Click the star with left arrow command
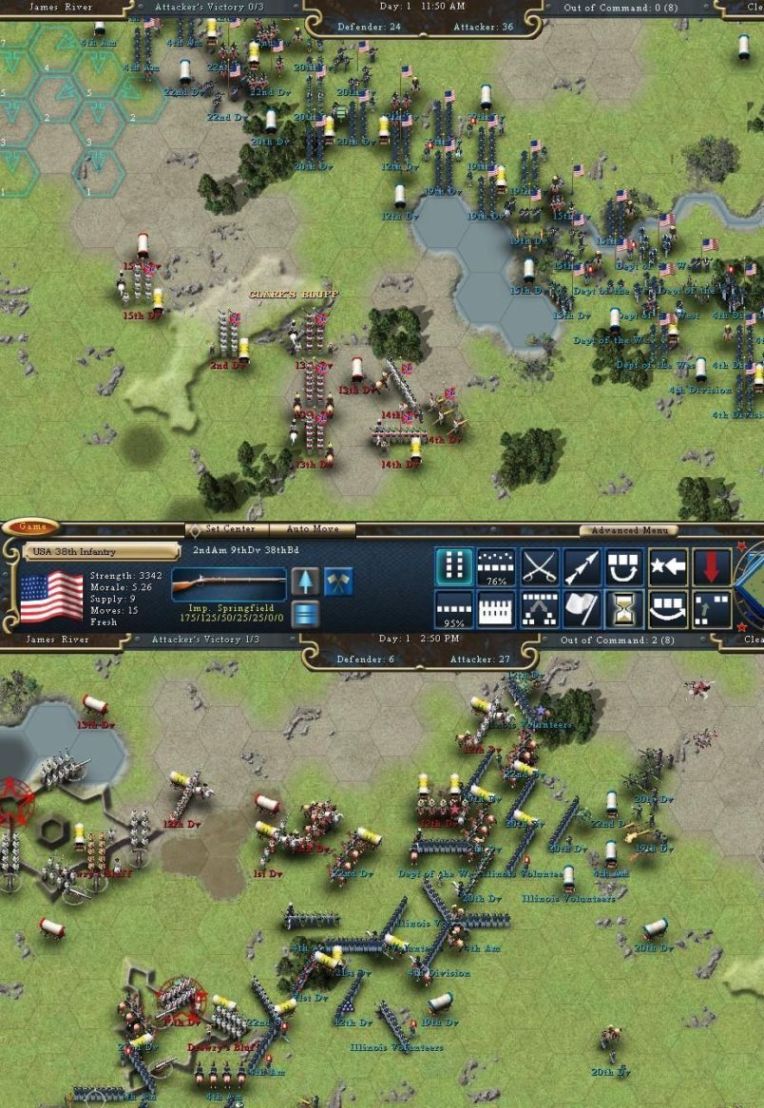Image resolution: width=764 pixels, height=1108 pixels. 668,567
